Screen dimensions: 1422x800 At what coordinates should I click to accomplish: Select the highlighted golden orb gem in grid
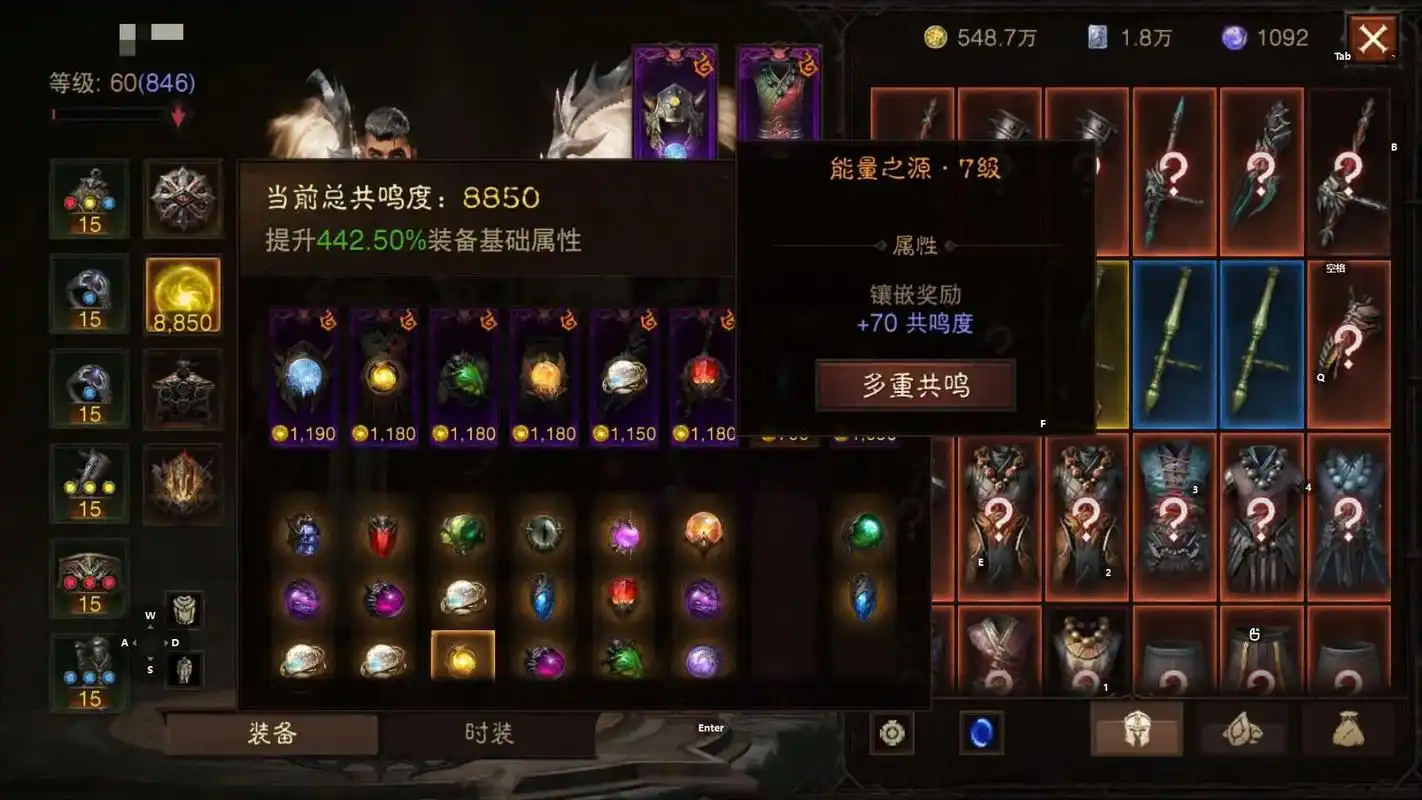pos(462,660)
